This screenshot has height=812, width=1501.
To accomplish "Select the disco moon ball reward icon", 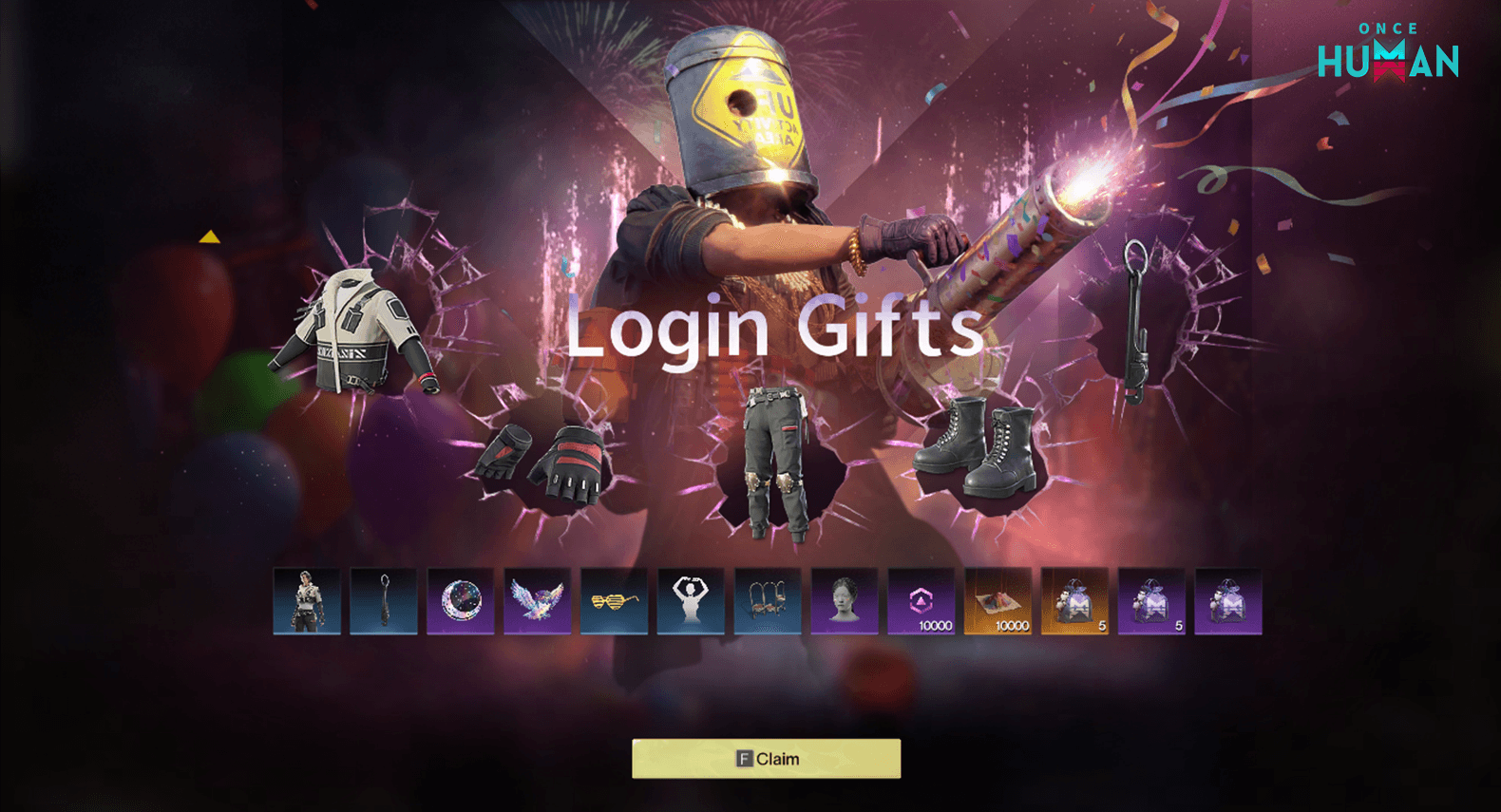I will point(460,600).
